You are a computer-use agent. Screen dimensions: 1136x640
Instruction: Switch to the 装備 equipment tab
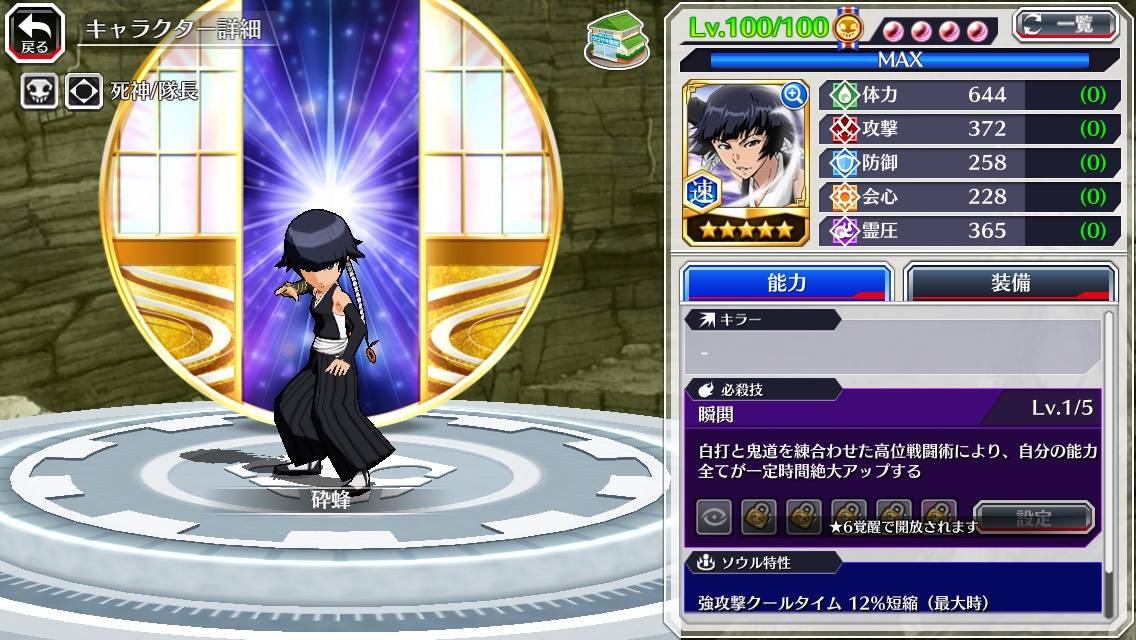(1009, 283)
